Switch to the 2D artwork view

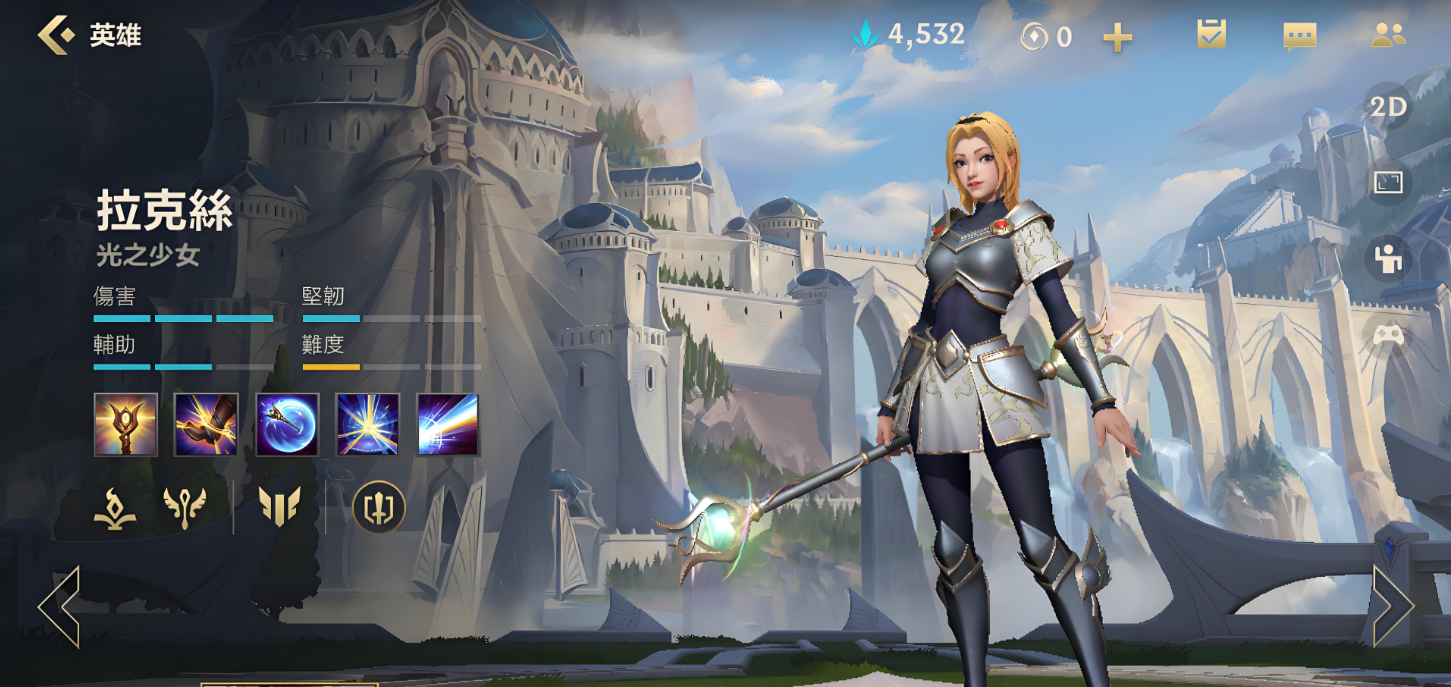(x=1388, y=107)
